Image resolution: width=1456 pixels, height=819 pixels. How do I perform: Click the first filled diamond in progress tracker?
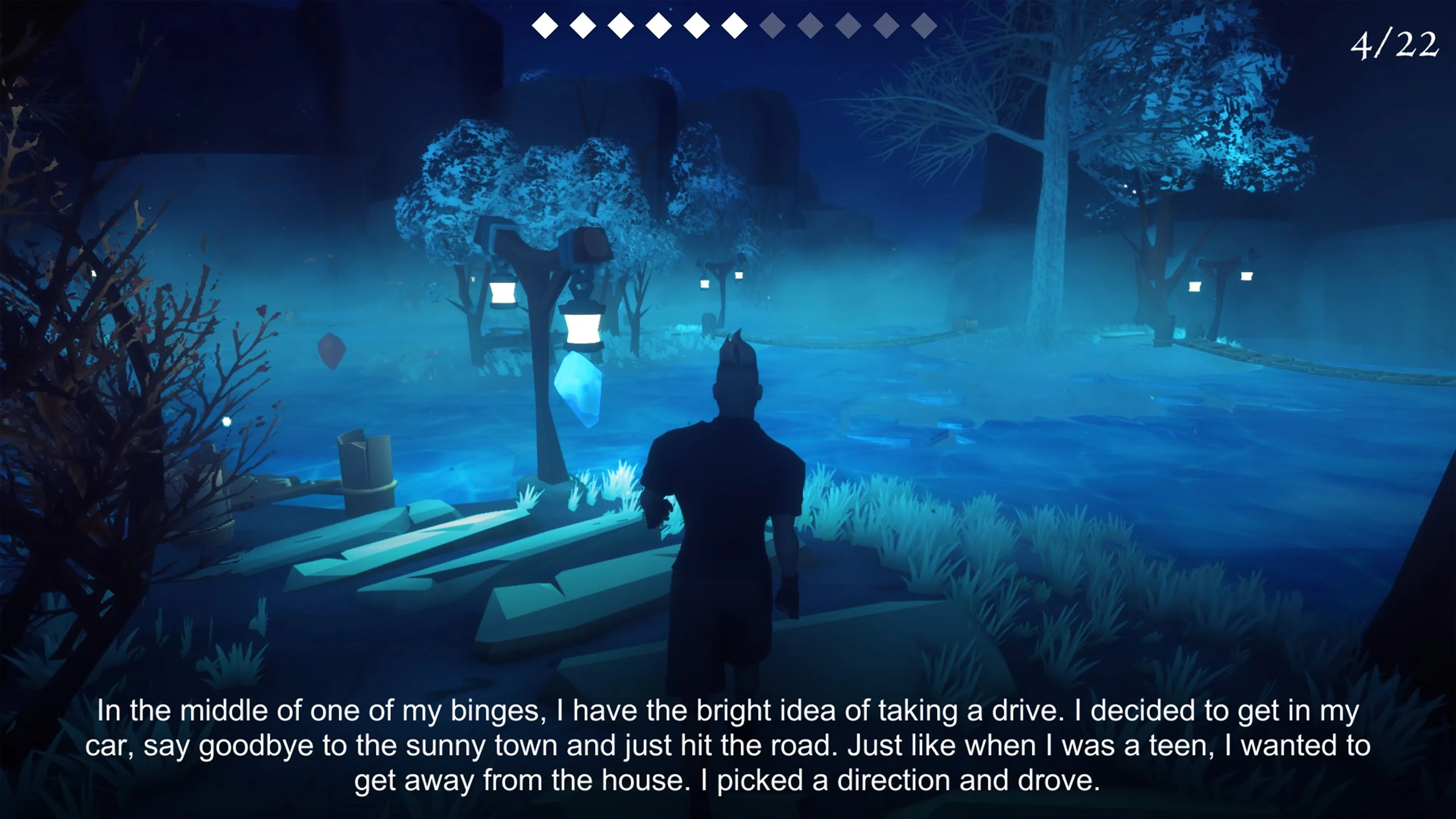546,25
